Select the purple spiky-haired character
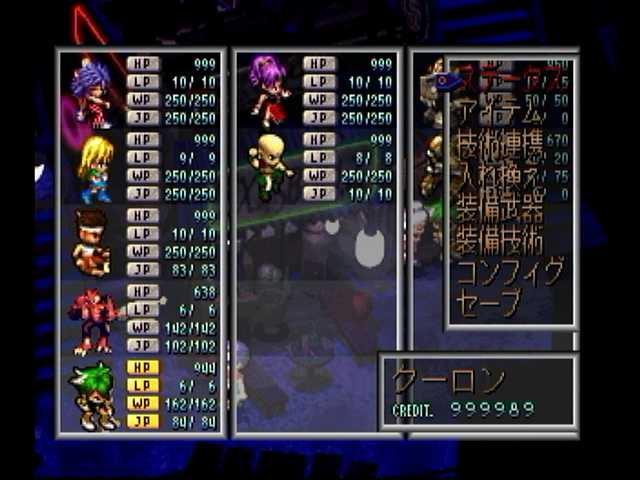This screenshot has width=640, height=480. coord(91,91)
